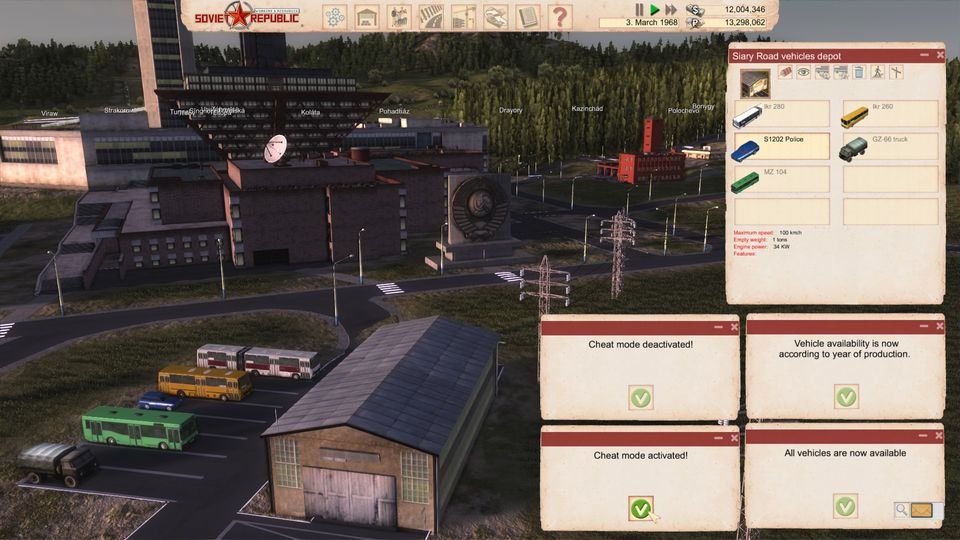
Task: Toggle the eye icon in depot panel
Action: (804, 72)
